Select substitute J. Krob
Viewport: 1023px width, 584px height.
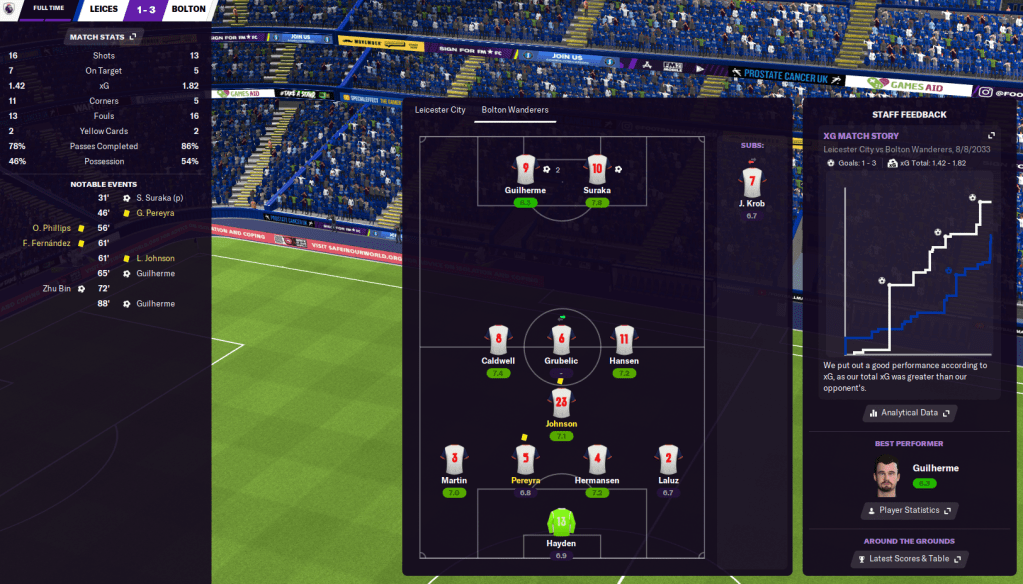(754, 182)
